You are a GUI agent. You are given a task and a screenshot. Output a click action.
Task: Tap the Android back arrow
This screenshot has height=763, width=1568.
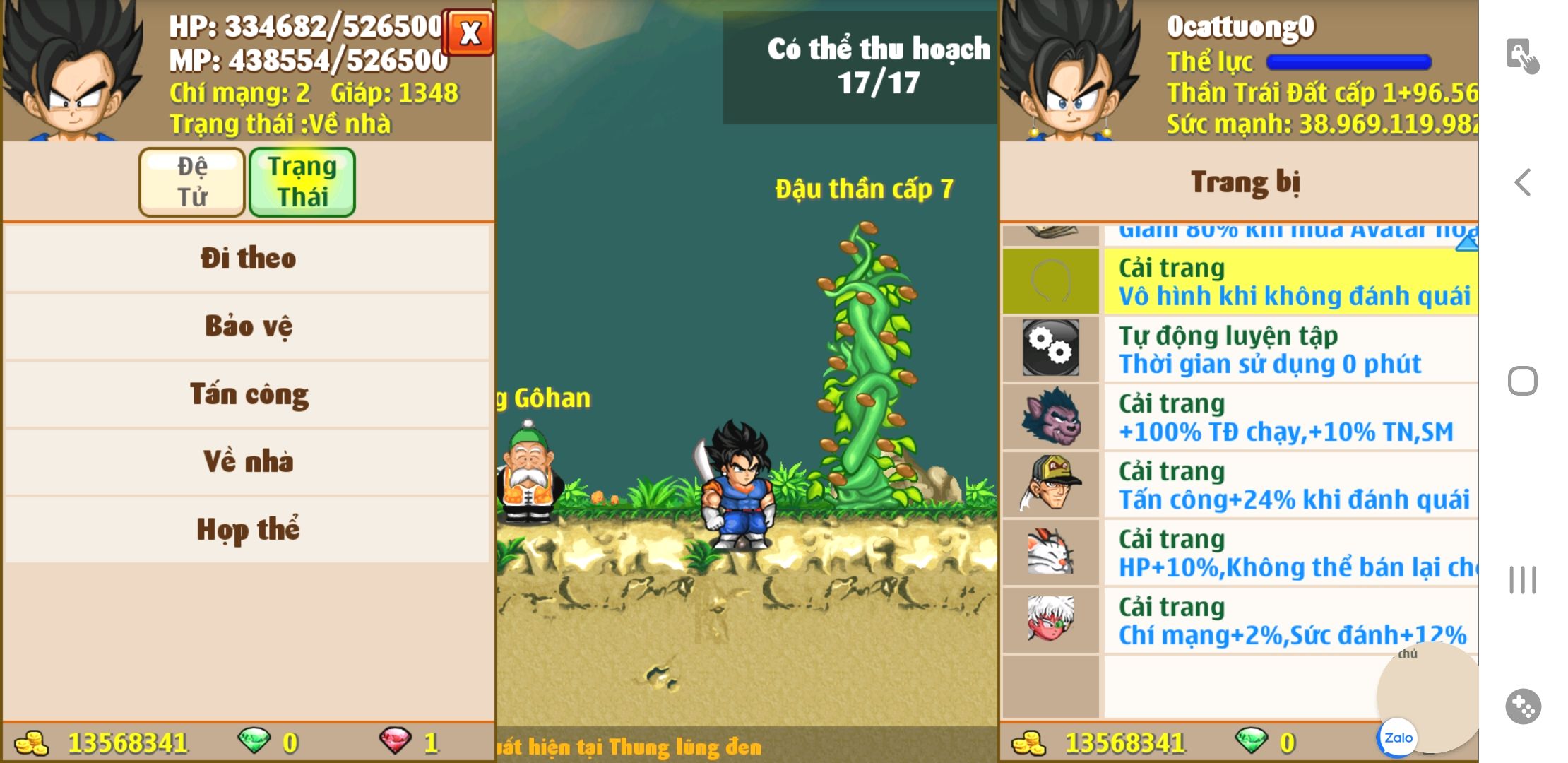pyautogui.click(x=1522, y=182)
